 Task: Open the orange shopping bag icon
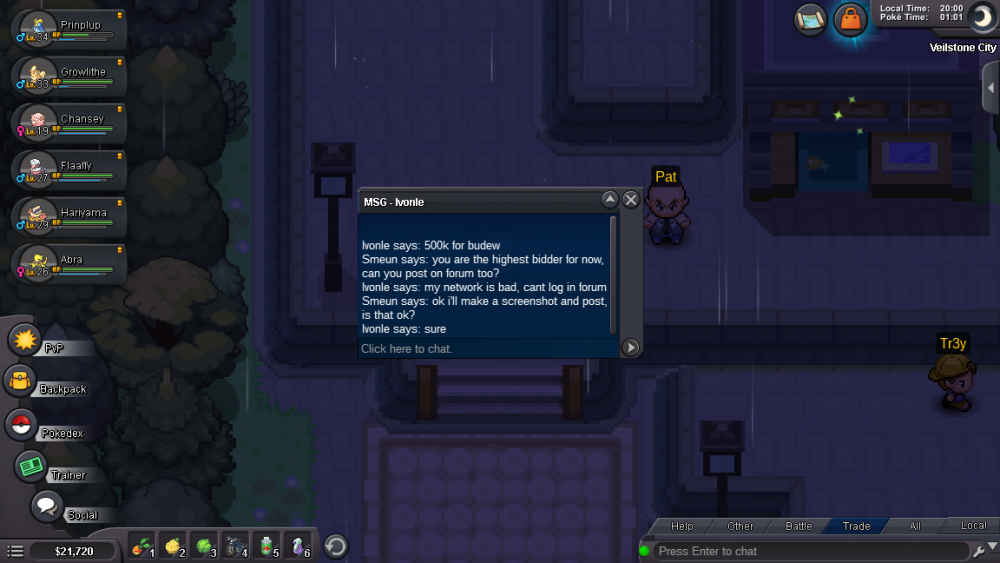[x=849, y=19]
